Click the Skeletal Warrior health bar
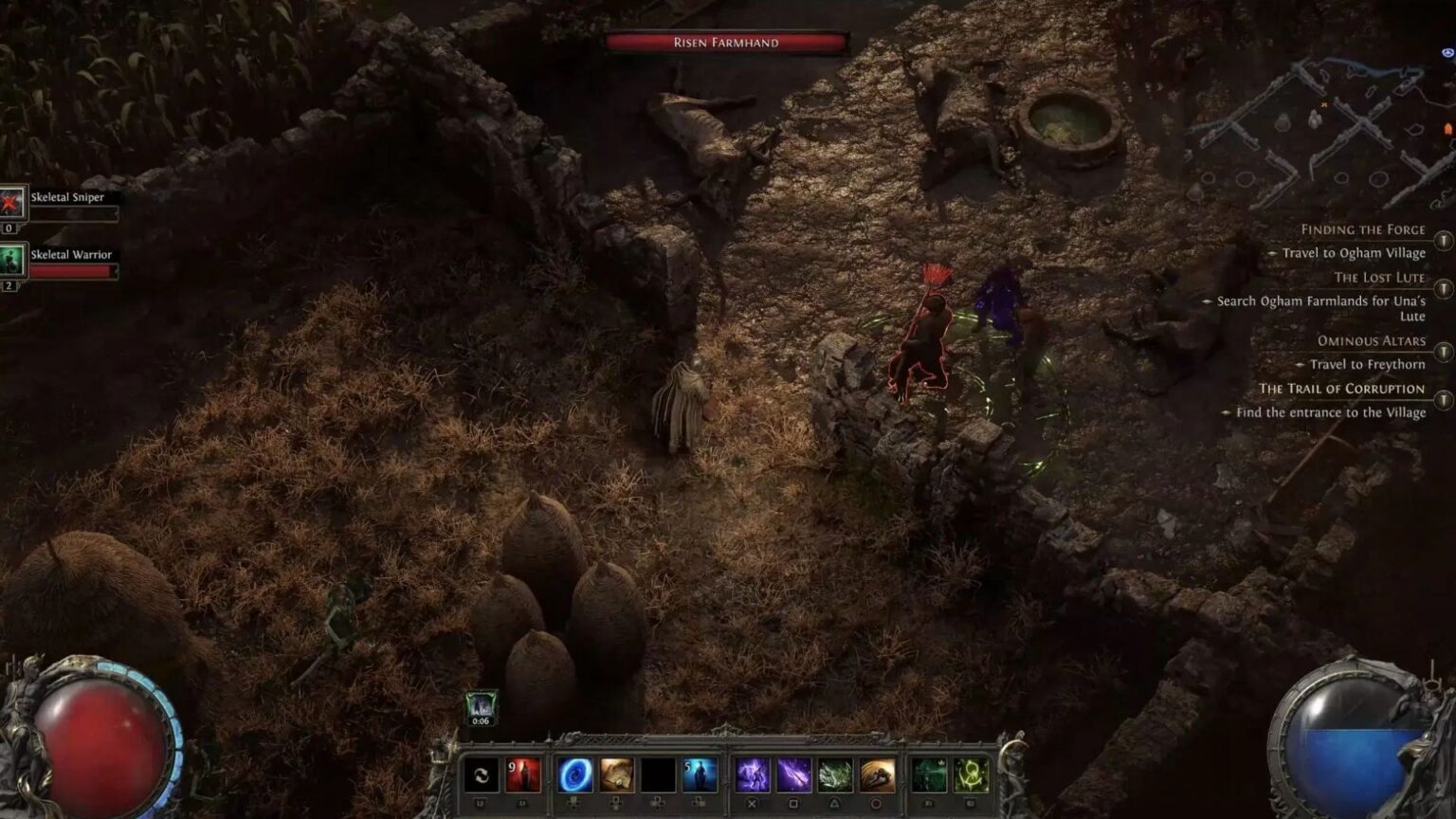The width and height of the screenshot is (1456, 819). 76,273
